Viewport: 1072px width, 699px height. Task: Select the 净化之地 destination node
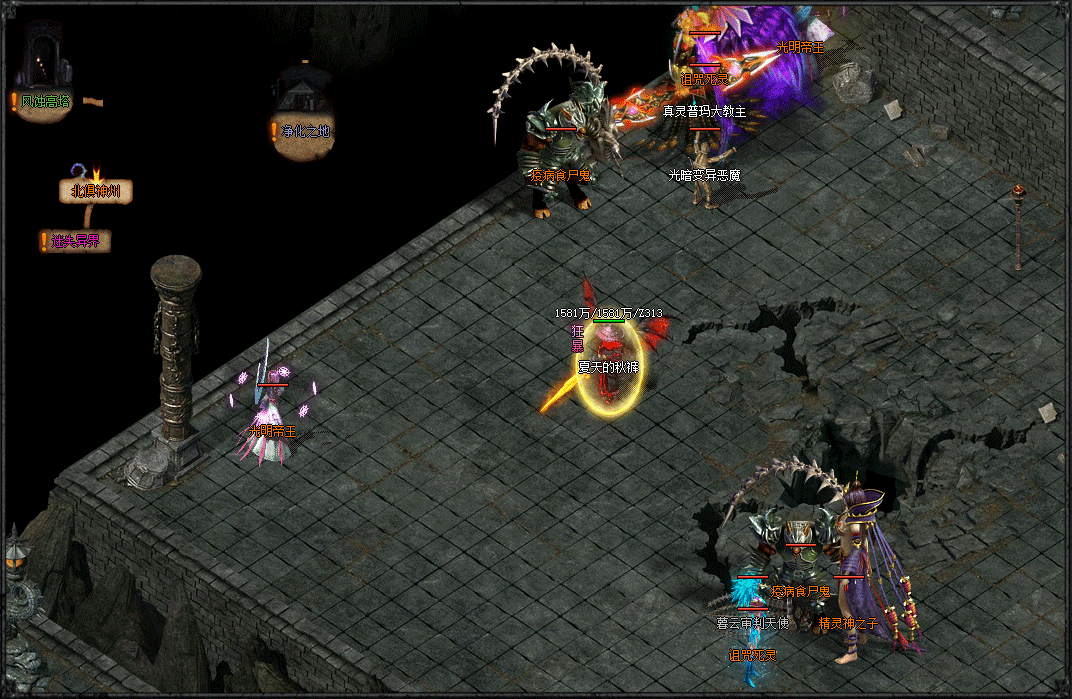click(304, 130)
